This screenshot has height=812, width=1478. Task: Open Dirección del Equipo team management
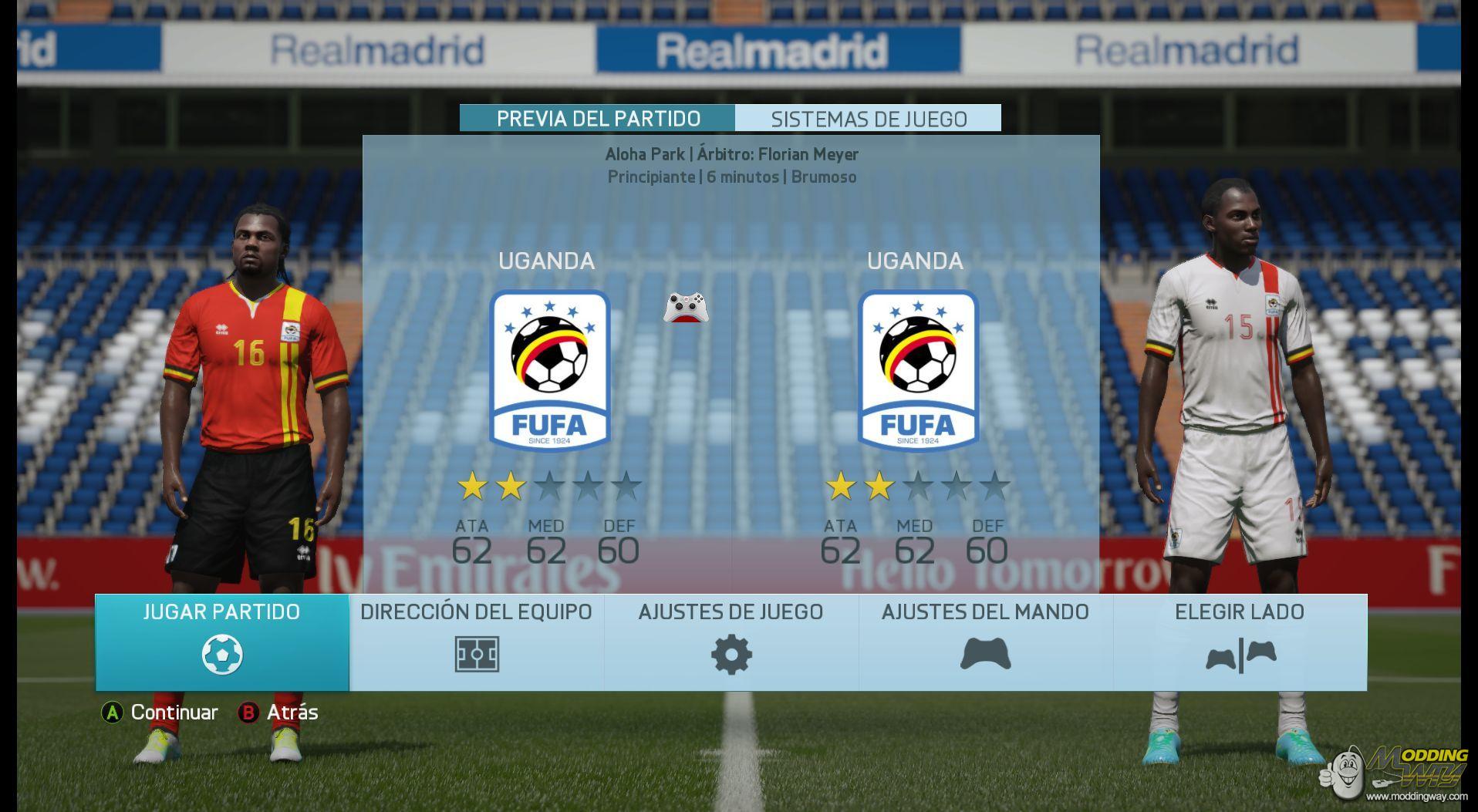coord(476,642)
